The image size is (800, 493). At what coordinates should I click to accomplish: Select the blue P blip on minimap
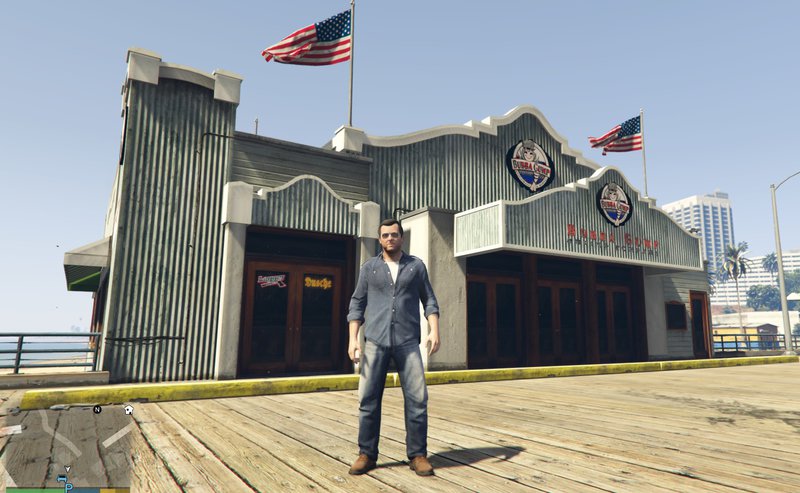[x=69, y=488]
